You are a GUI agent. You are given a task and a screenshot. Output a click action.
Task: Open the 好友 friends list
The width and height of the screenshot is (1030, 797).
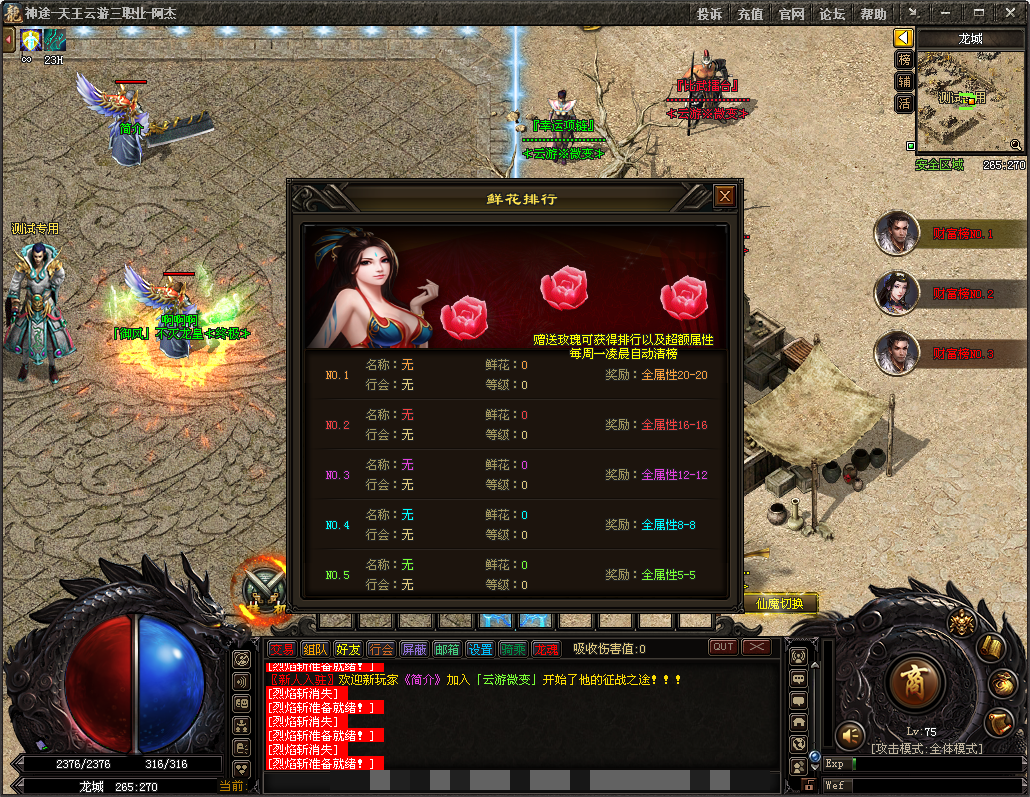click(348, 649)
